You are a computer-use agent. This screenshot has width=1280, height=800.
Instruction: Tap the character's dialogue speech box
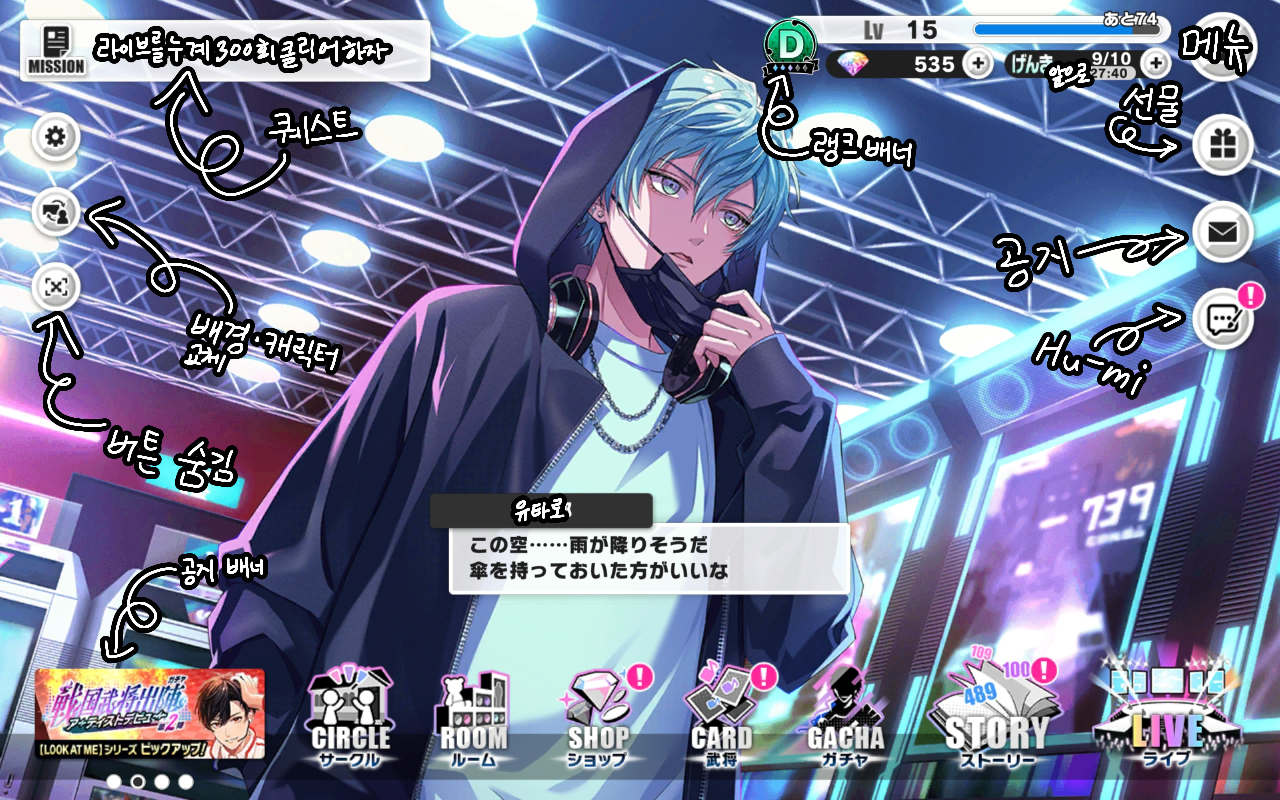click(648, 559)
